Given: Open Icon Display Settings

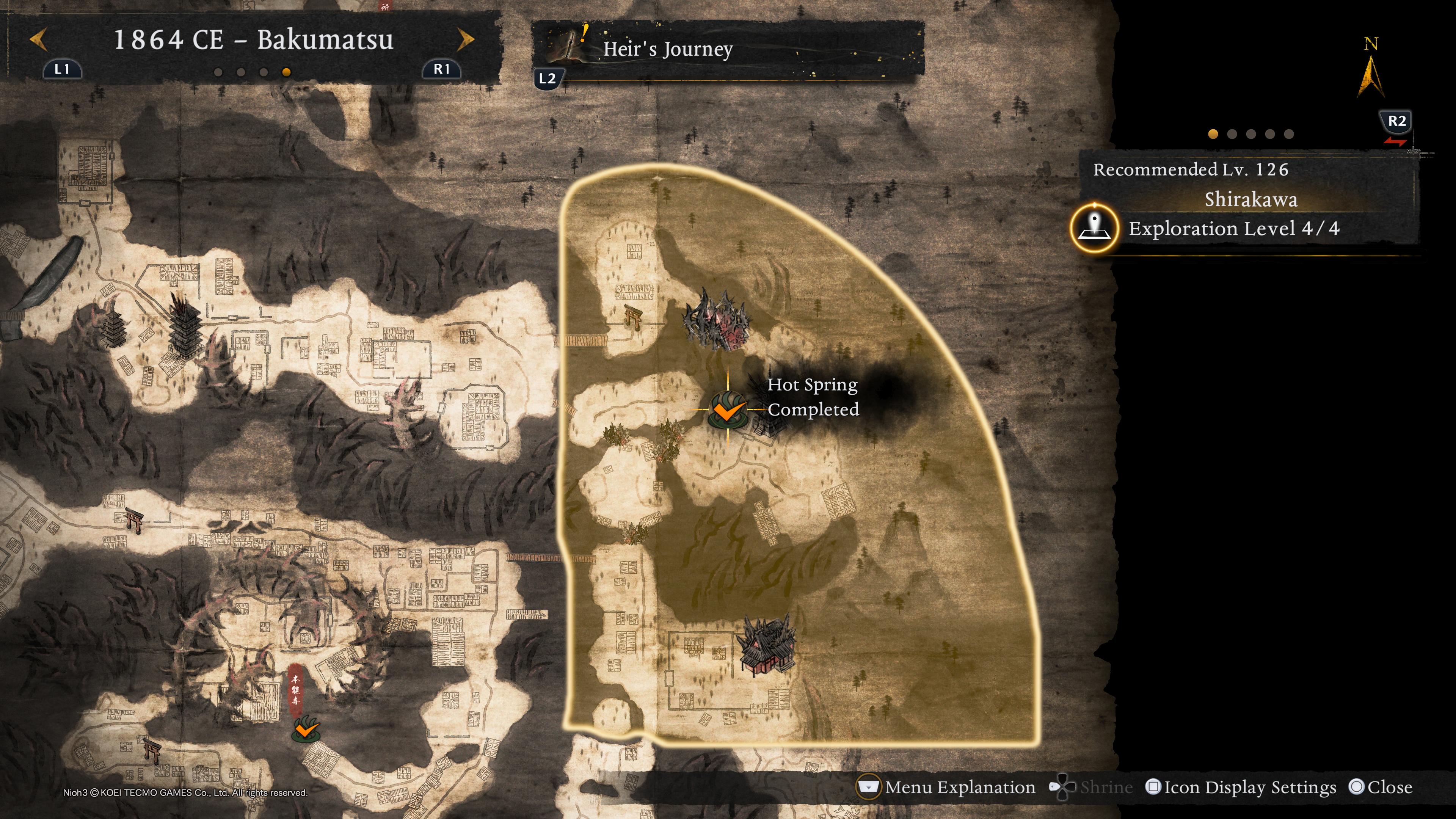Looking at the screenshot, I should (1241, 787).
